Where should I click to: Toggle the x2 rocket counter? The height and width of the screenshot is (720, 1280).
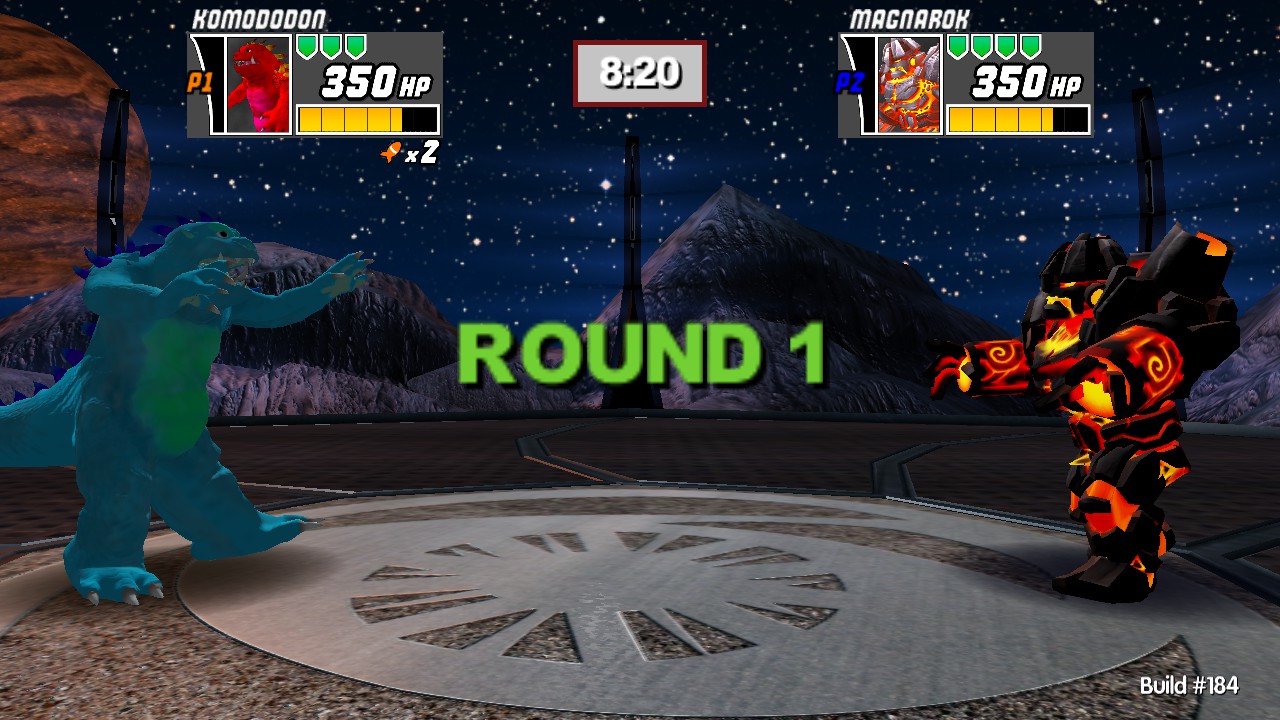(424, 151)
